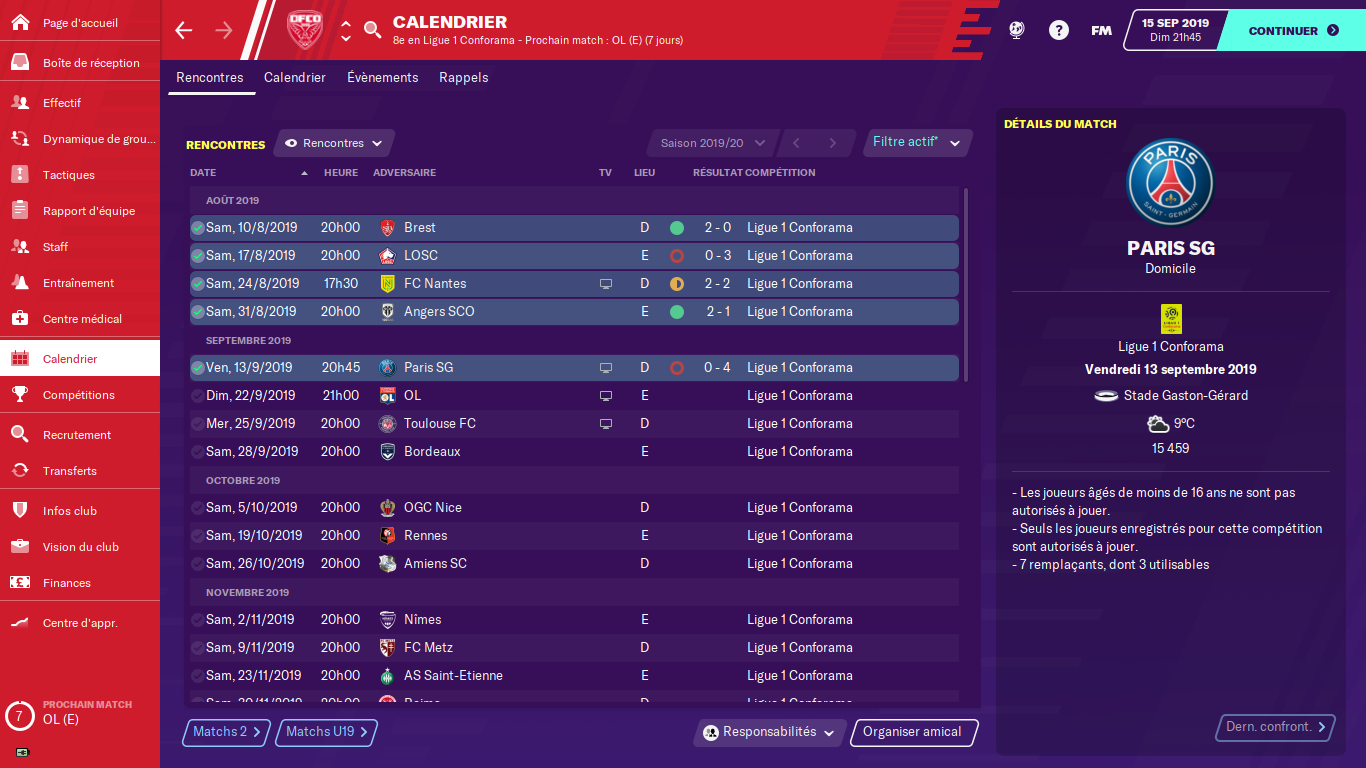Image resolution: width=1366 pixels, height=768 pixels.
Task: Click the CONTINUER button
Action: point(1292,31)
